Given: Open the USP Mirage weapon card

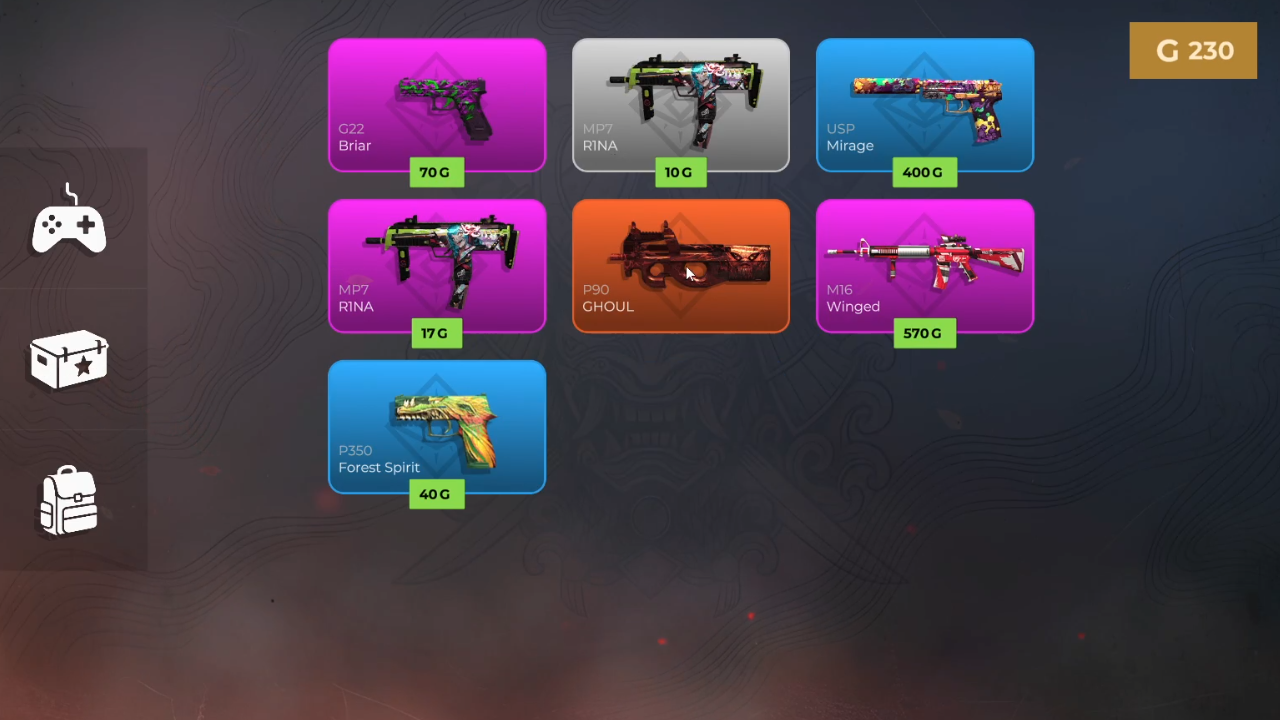Looking at the screenshot, I should click(925, 100).
